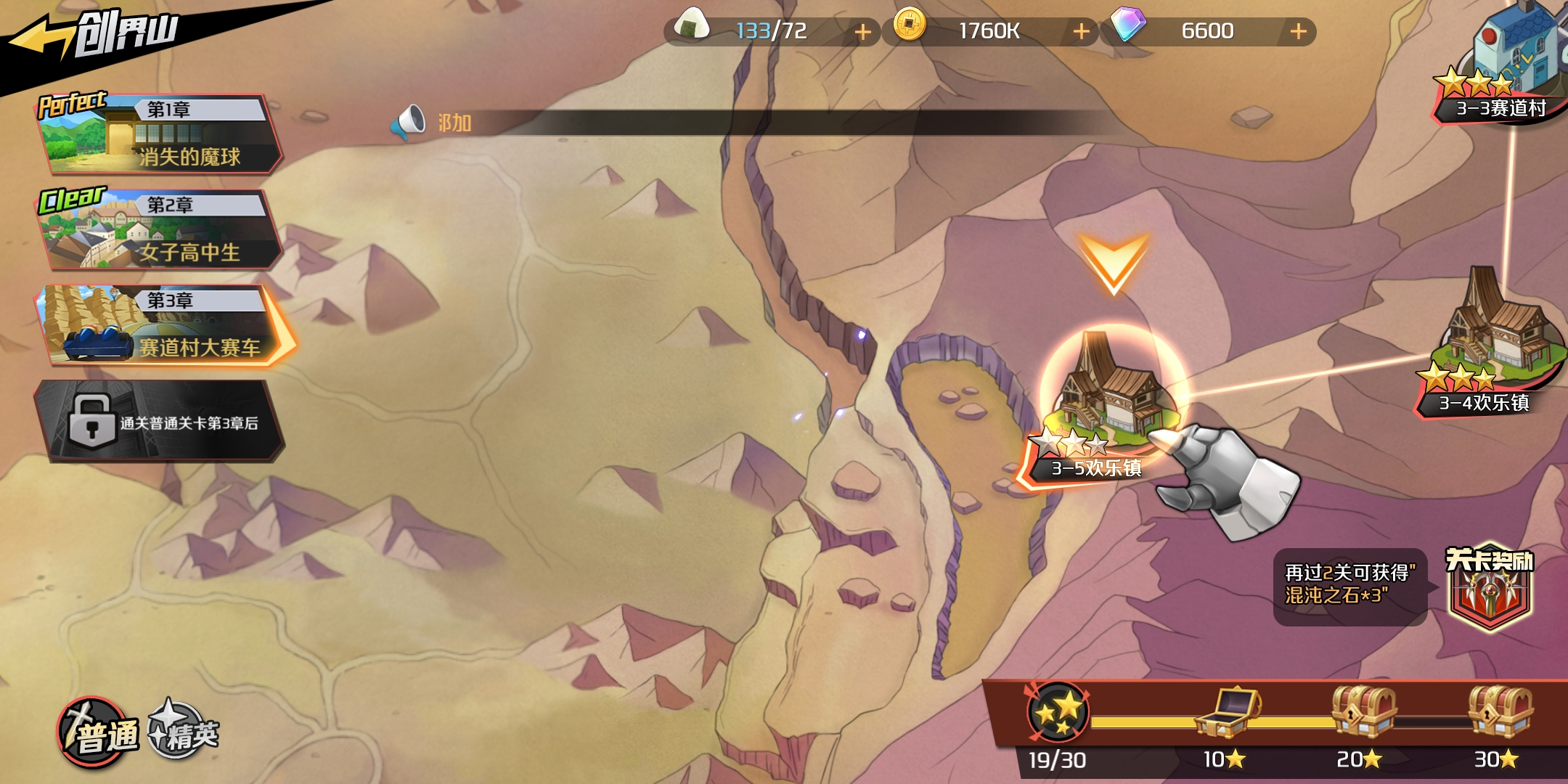Click the announcement speaker icon
1568x784 pixels.
coord(408,122)
